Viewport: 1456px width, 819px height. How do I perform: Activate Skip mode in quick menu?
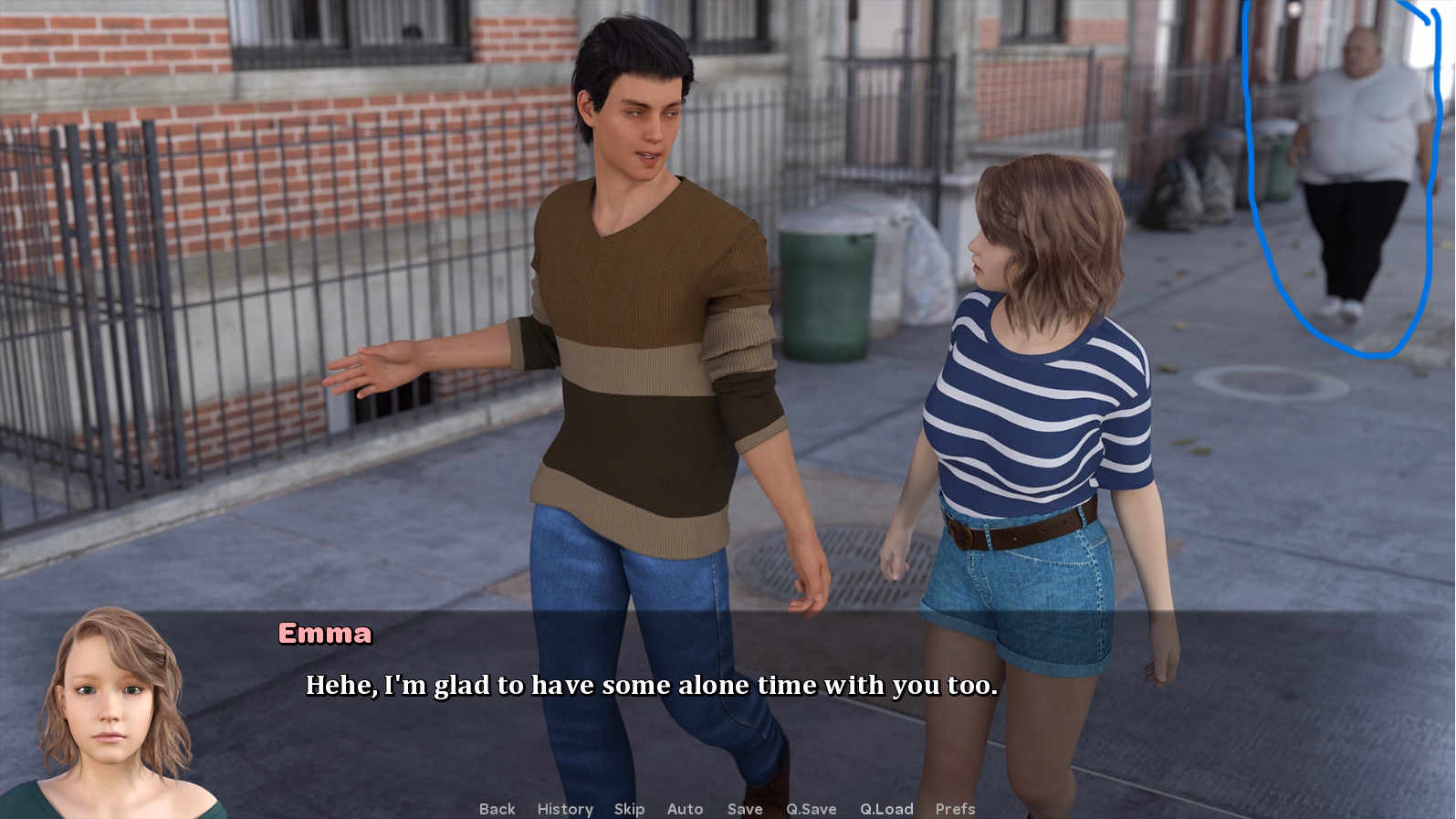click(x=629, y=809)
